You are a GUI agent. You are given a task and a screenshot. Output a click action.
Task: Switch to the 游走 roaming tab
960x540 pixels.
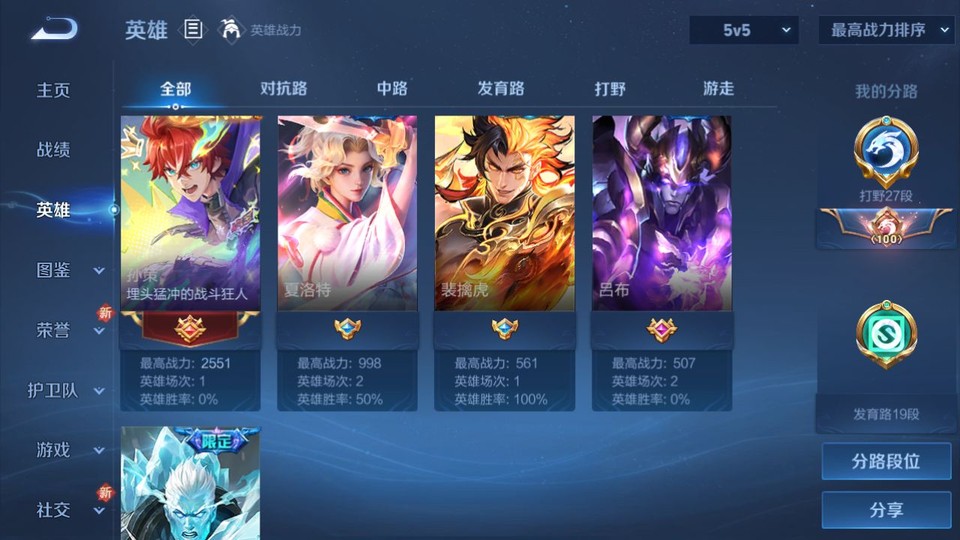[718, 89]
